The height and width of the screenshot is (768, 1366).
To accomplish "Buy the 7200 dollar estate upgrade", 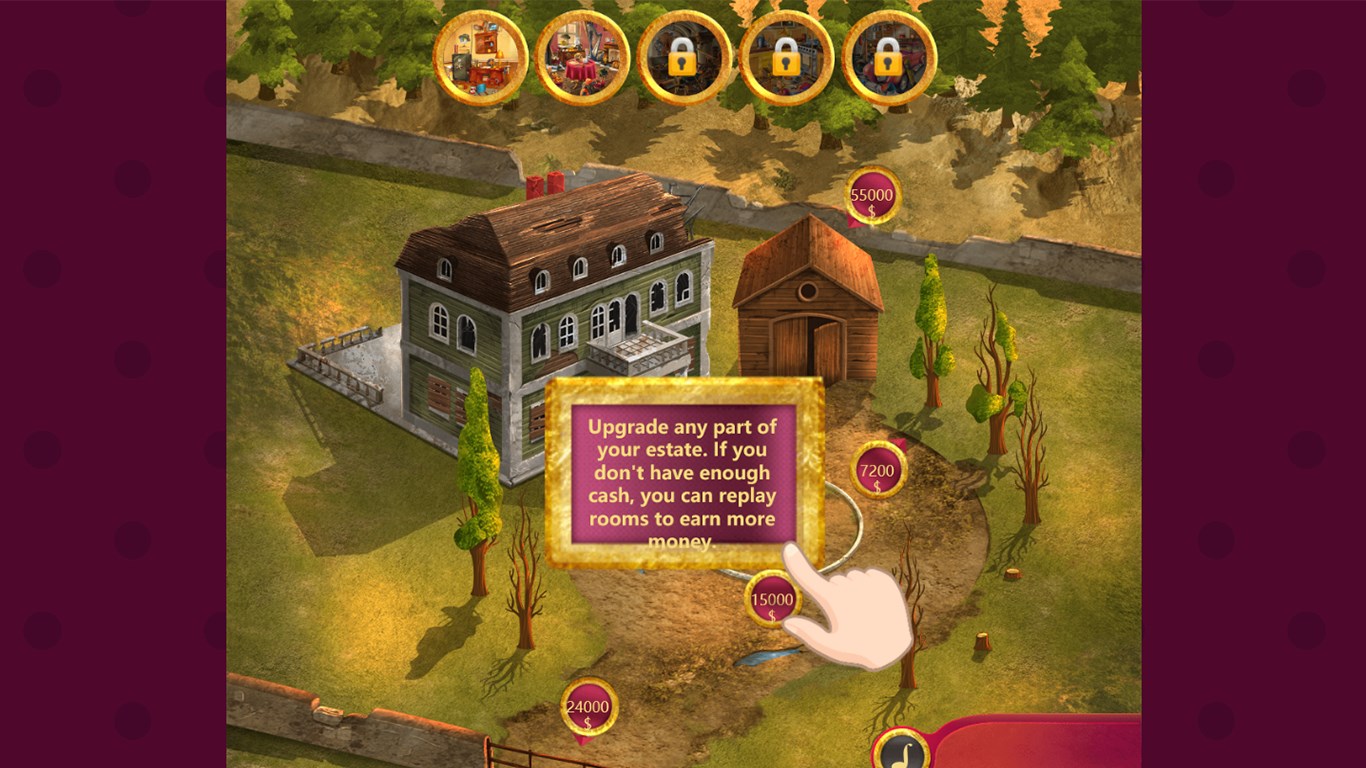I will coord(878,470).
